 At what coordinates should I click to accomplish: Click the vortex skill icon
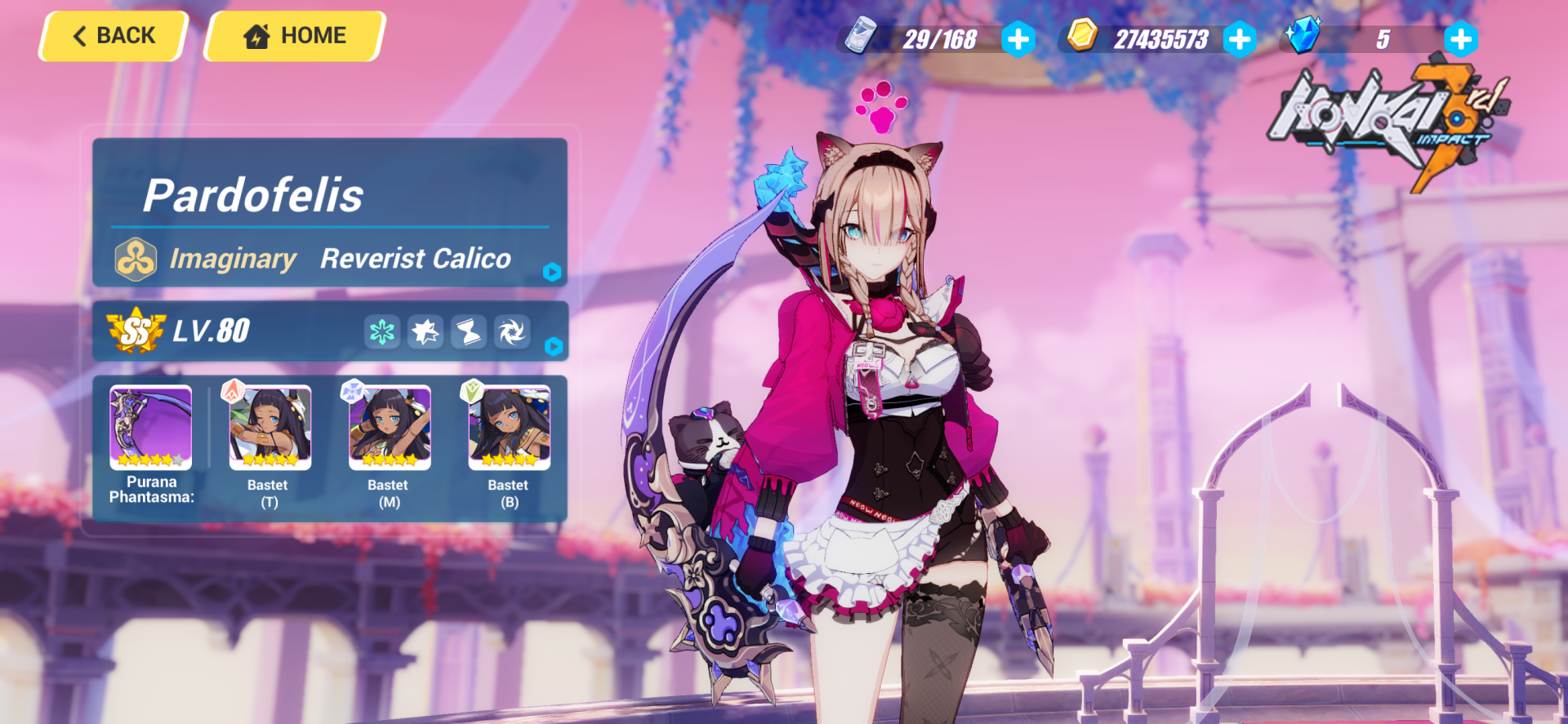512,331
